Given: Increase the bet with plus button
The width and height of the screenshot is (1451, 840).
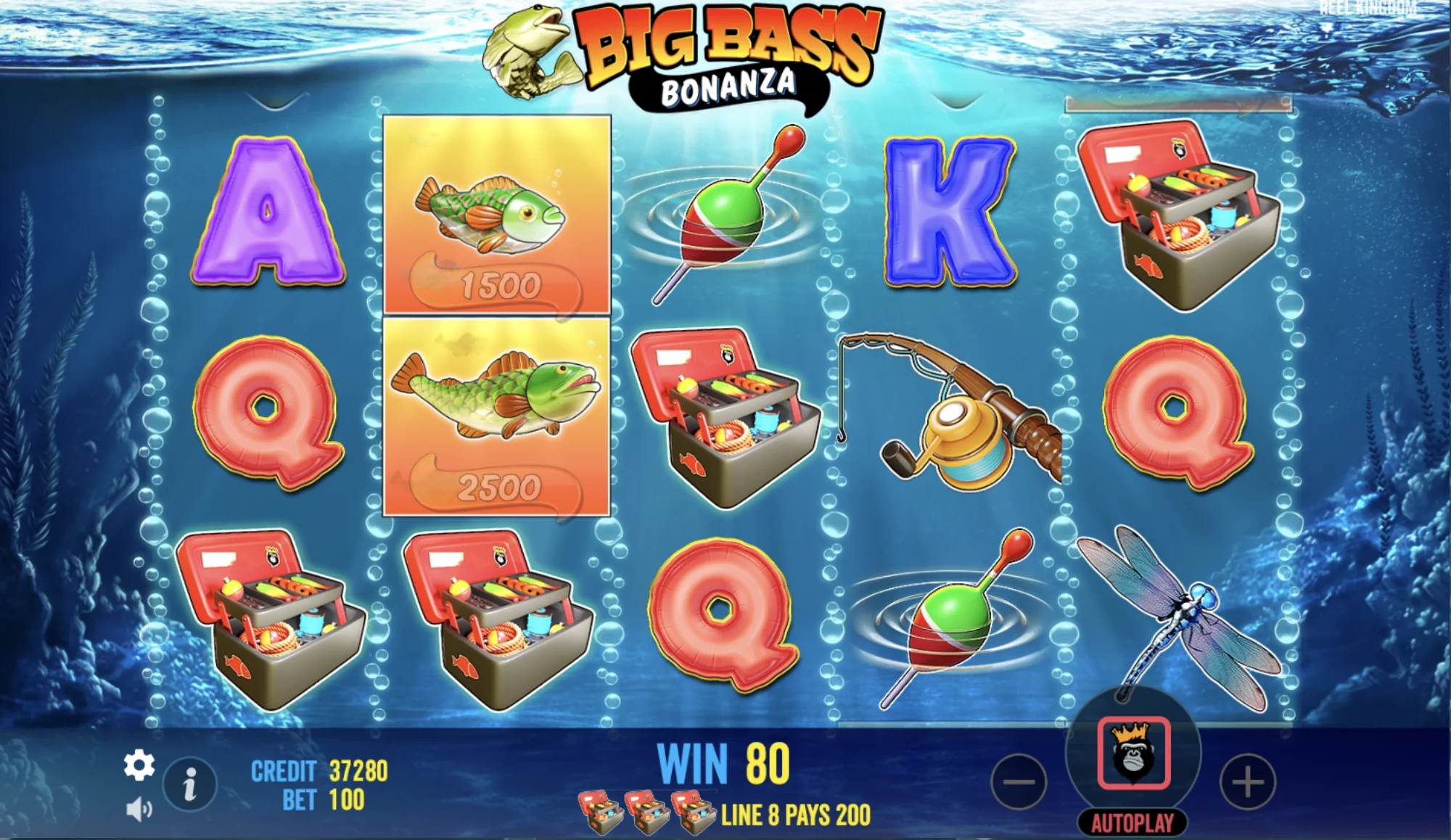Looking at the screenshot, I should (x=1247, y=782).
